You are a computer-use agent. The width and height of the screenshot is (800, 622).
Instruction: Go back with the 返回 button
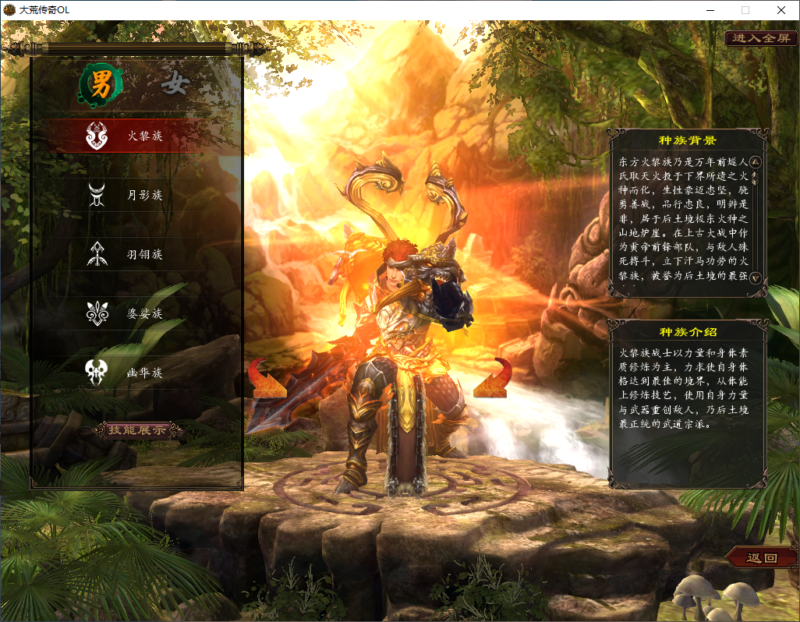click(x=762, y=557)
